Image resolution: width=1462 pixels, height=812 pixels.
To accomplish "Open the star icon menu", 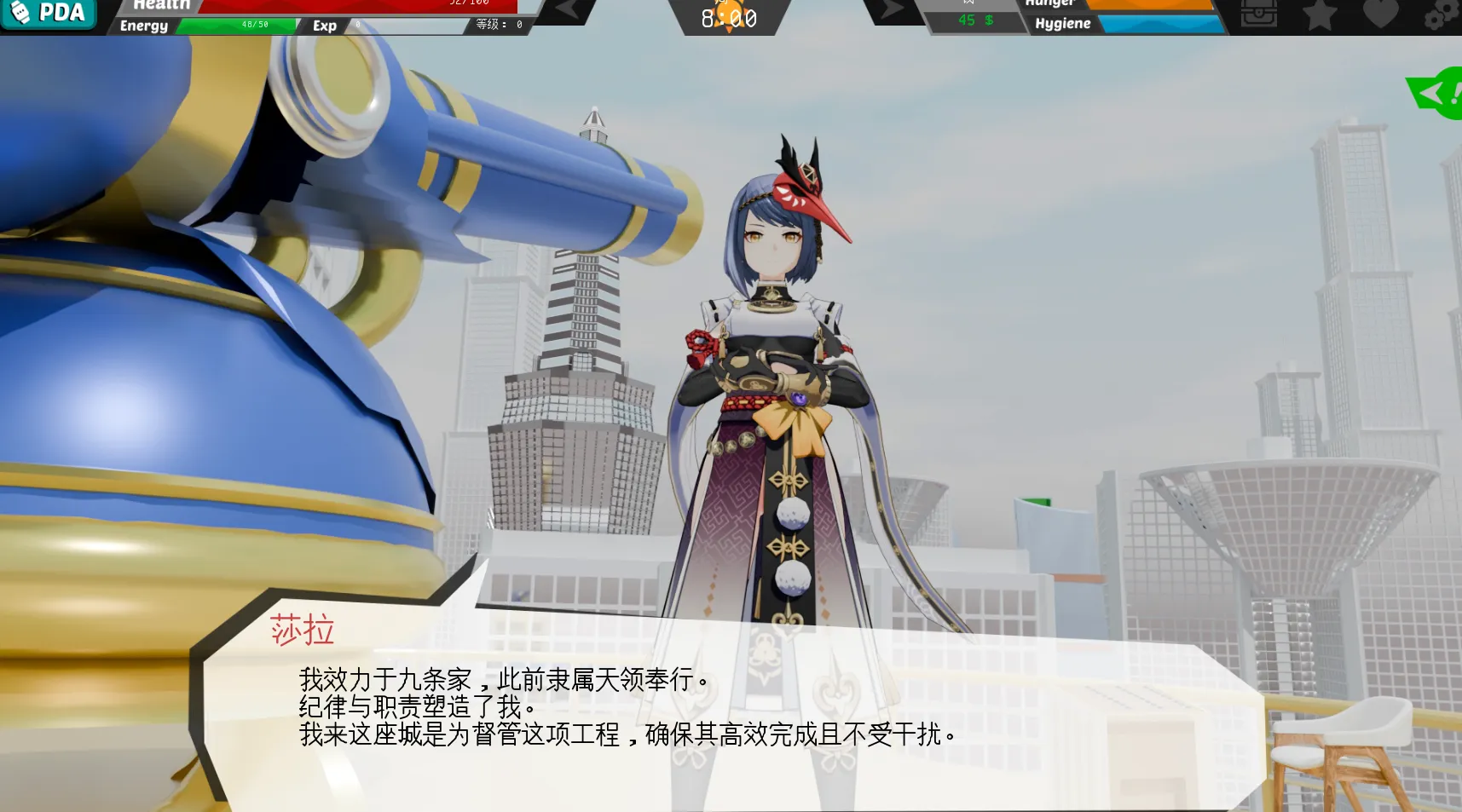I will tap(1320, 14).
